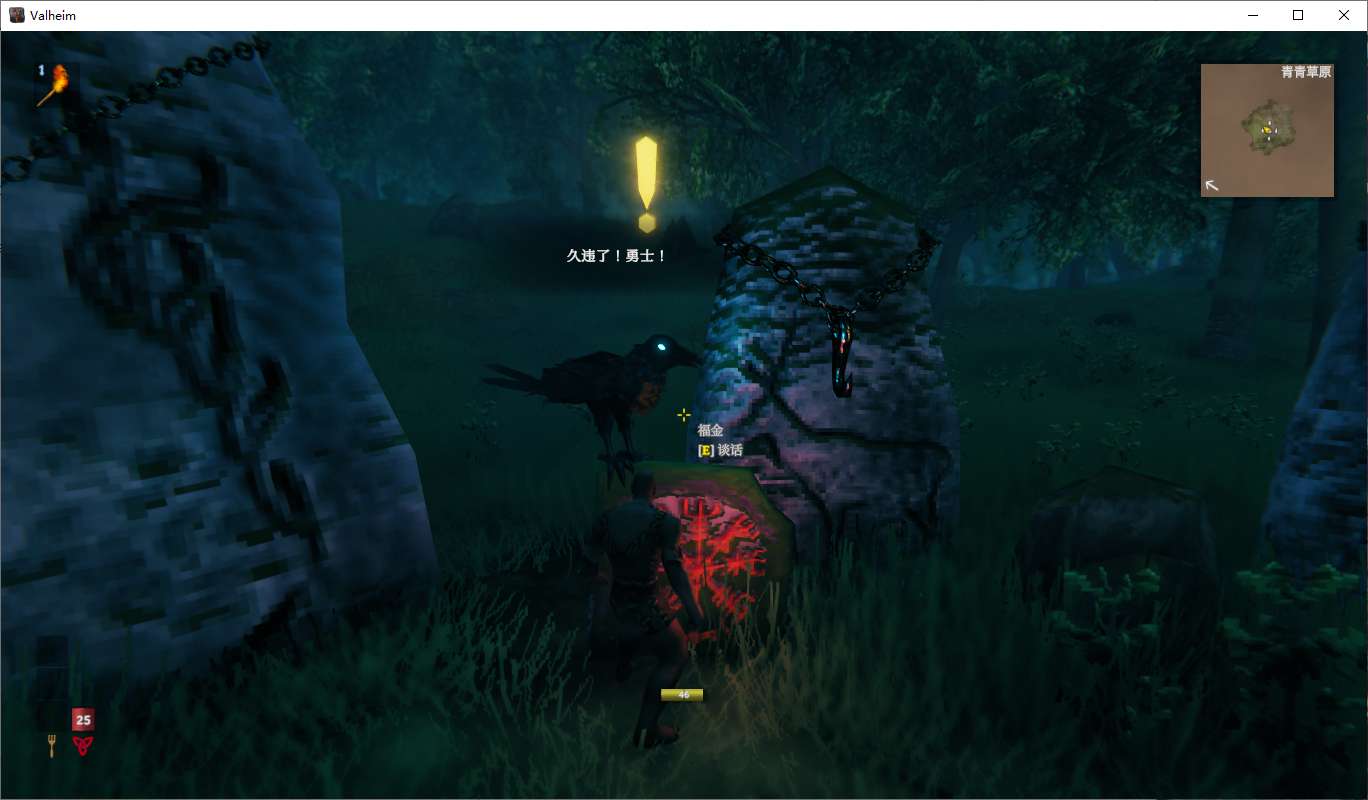
Task: Open the minimap showing the meadows
Action: point(1267,131)
